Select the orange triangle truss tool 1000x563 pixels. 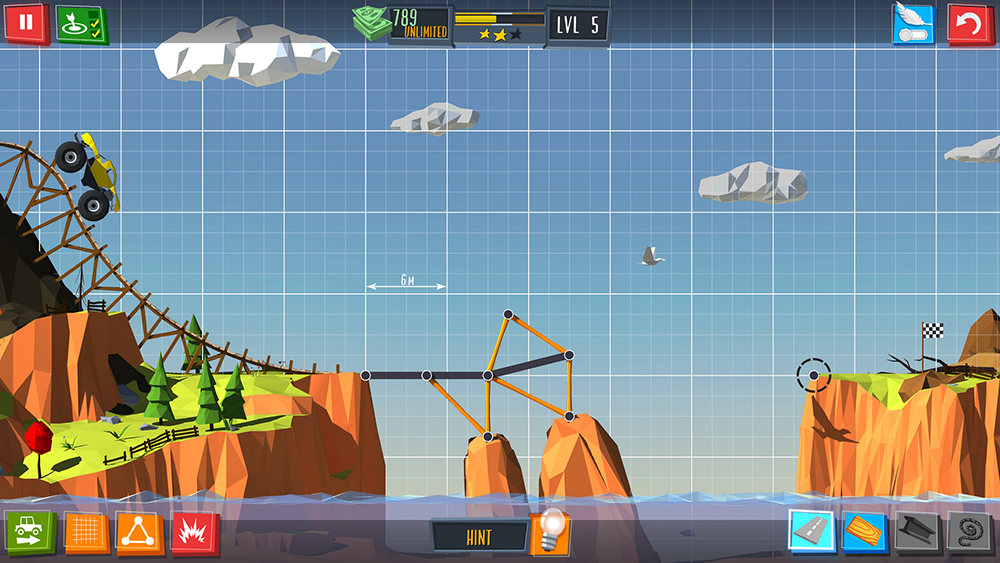click(x=139, y=533)
